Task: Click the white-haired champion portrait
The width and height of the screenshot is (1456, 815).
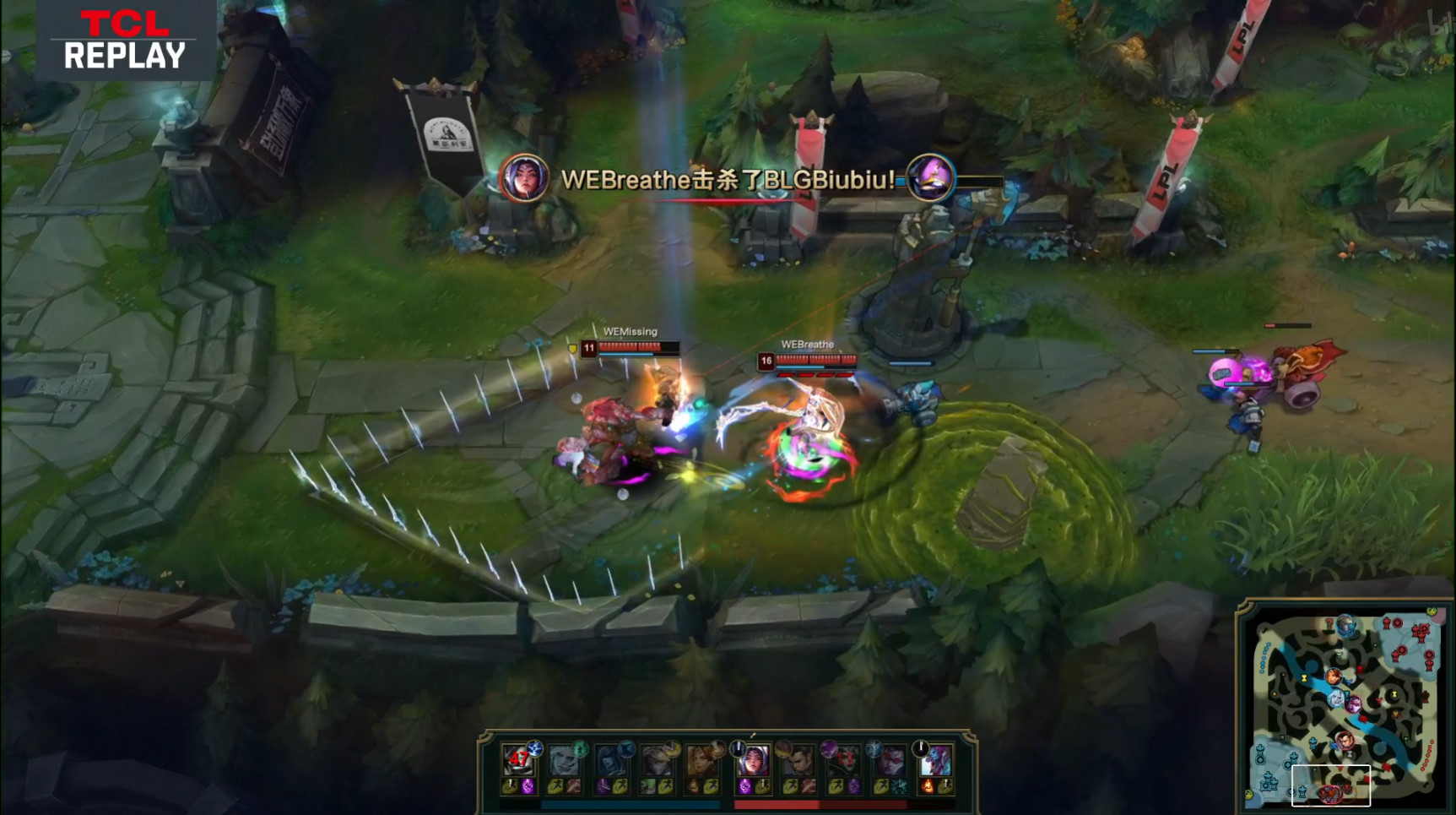Action: (564, 761)
